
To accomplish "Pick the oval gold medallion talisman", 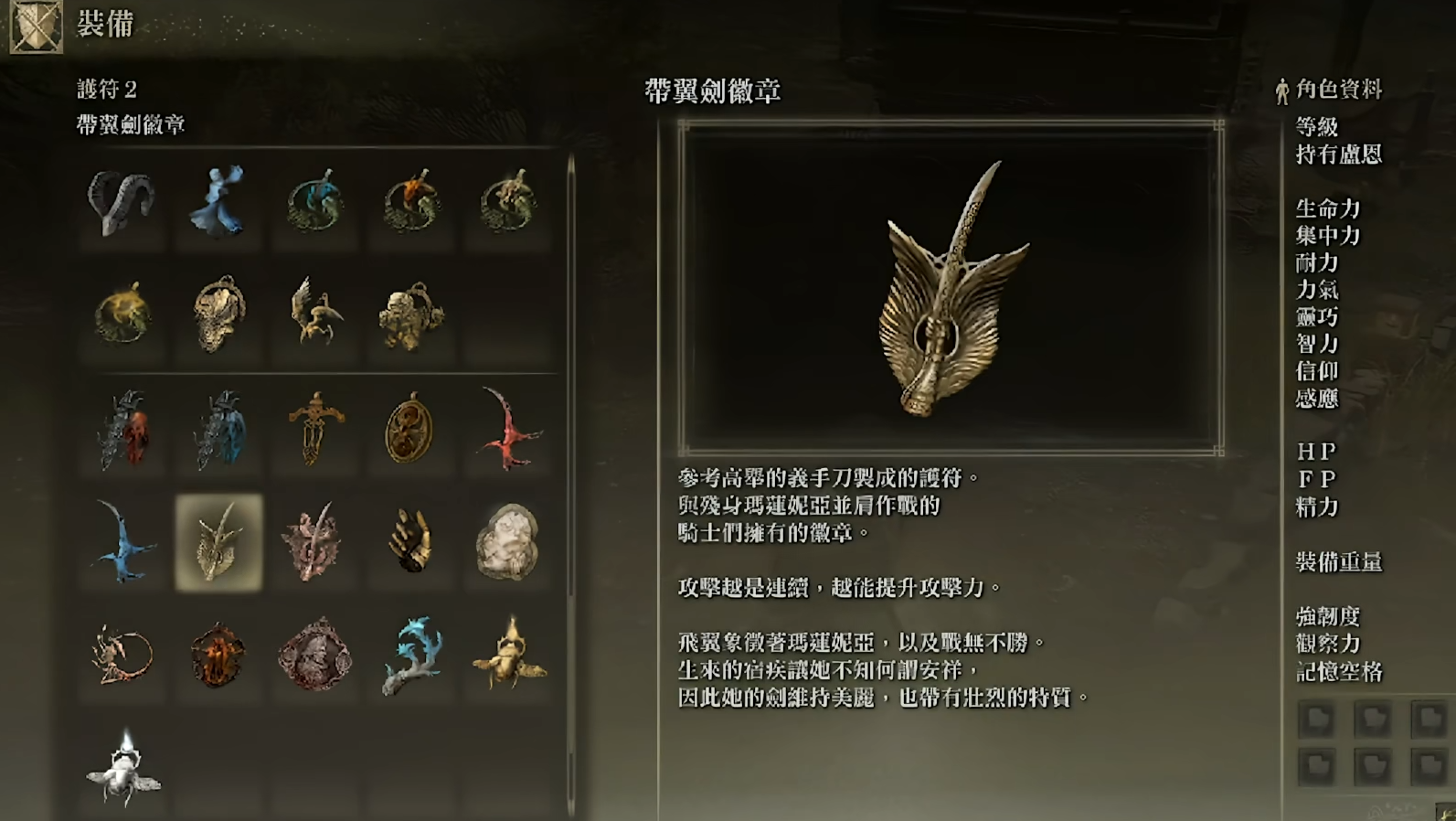I will click(409, 428).
